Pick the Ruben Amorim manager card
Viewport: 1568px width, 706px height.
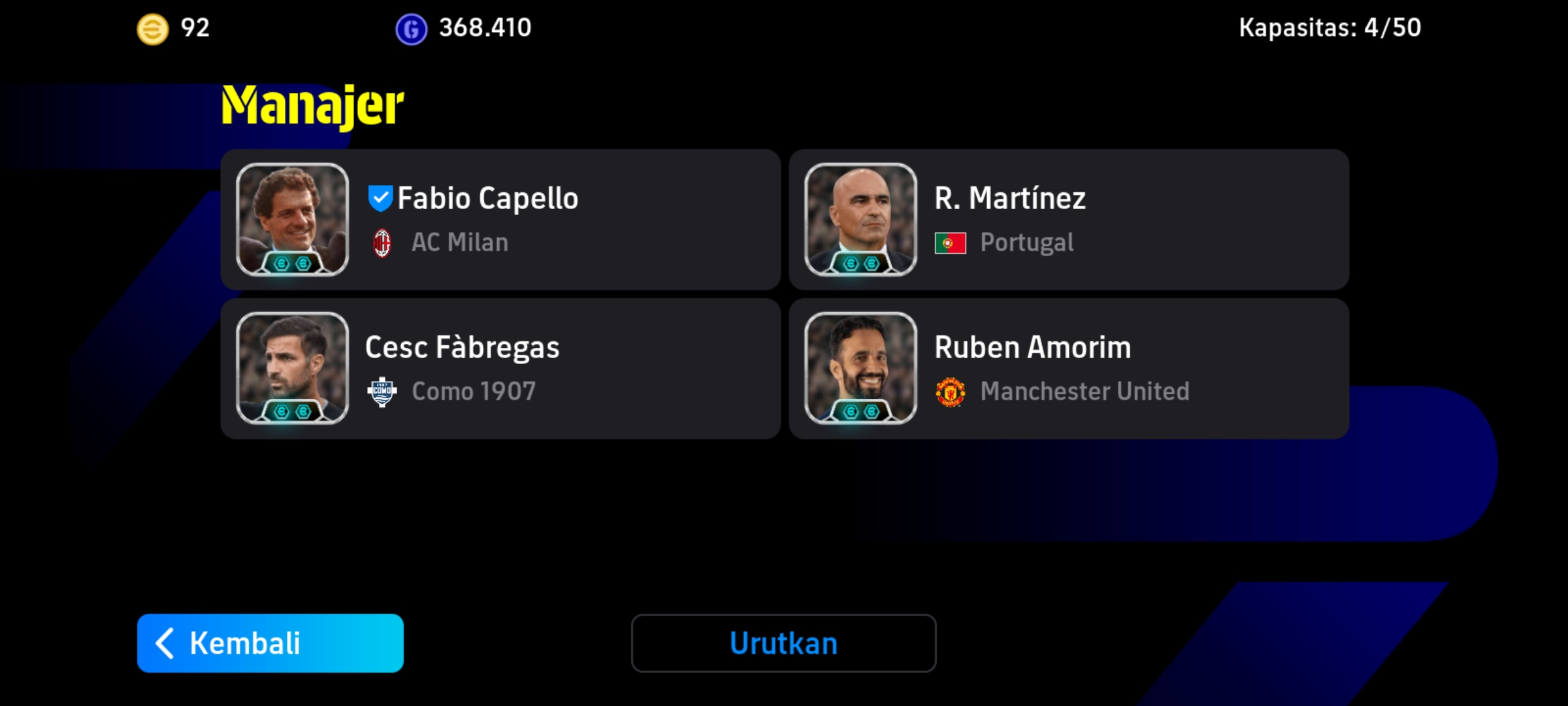click(x=1069, y=369)
